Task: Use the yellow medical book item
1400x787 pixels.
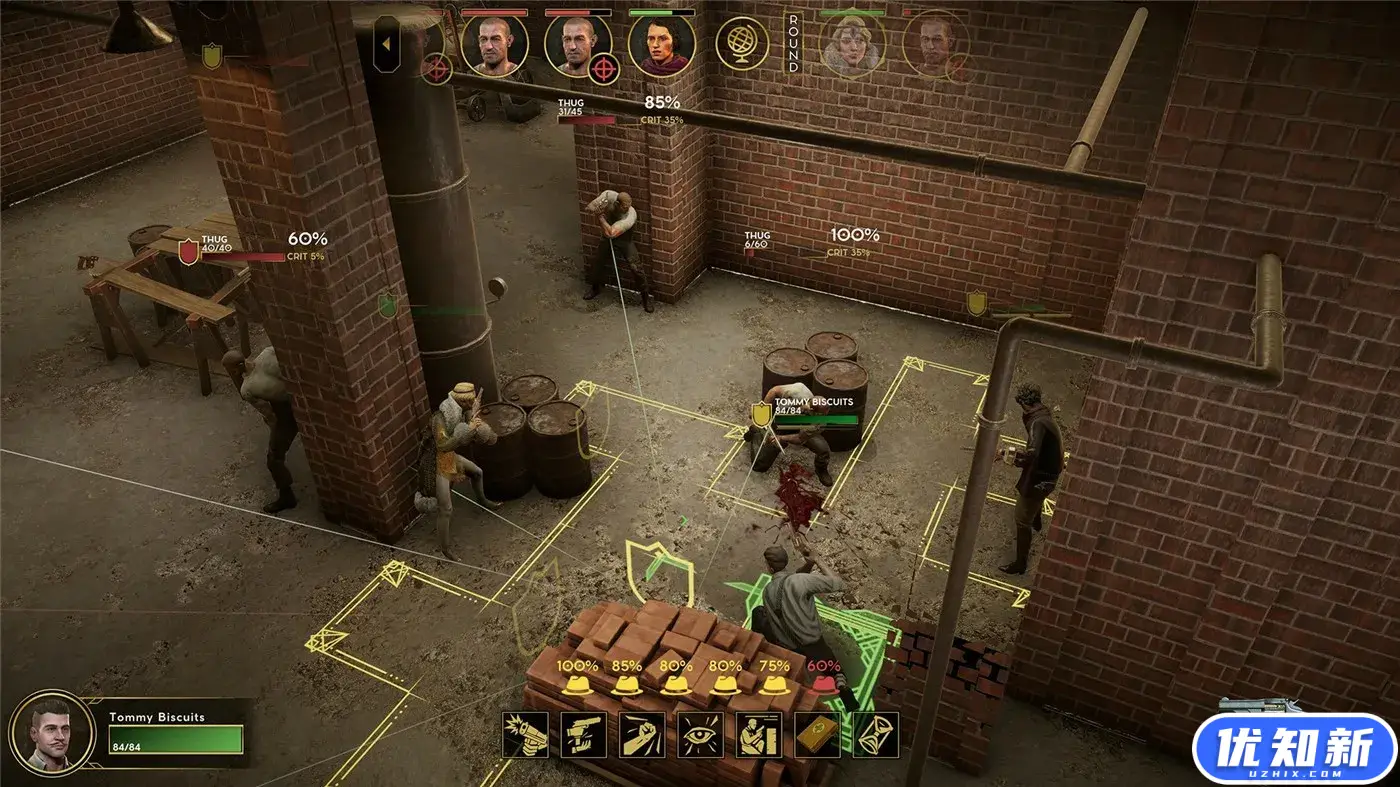Action: tap(817, 735)
